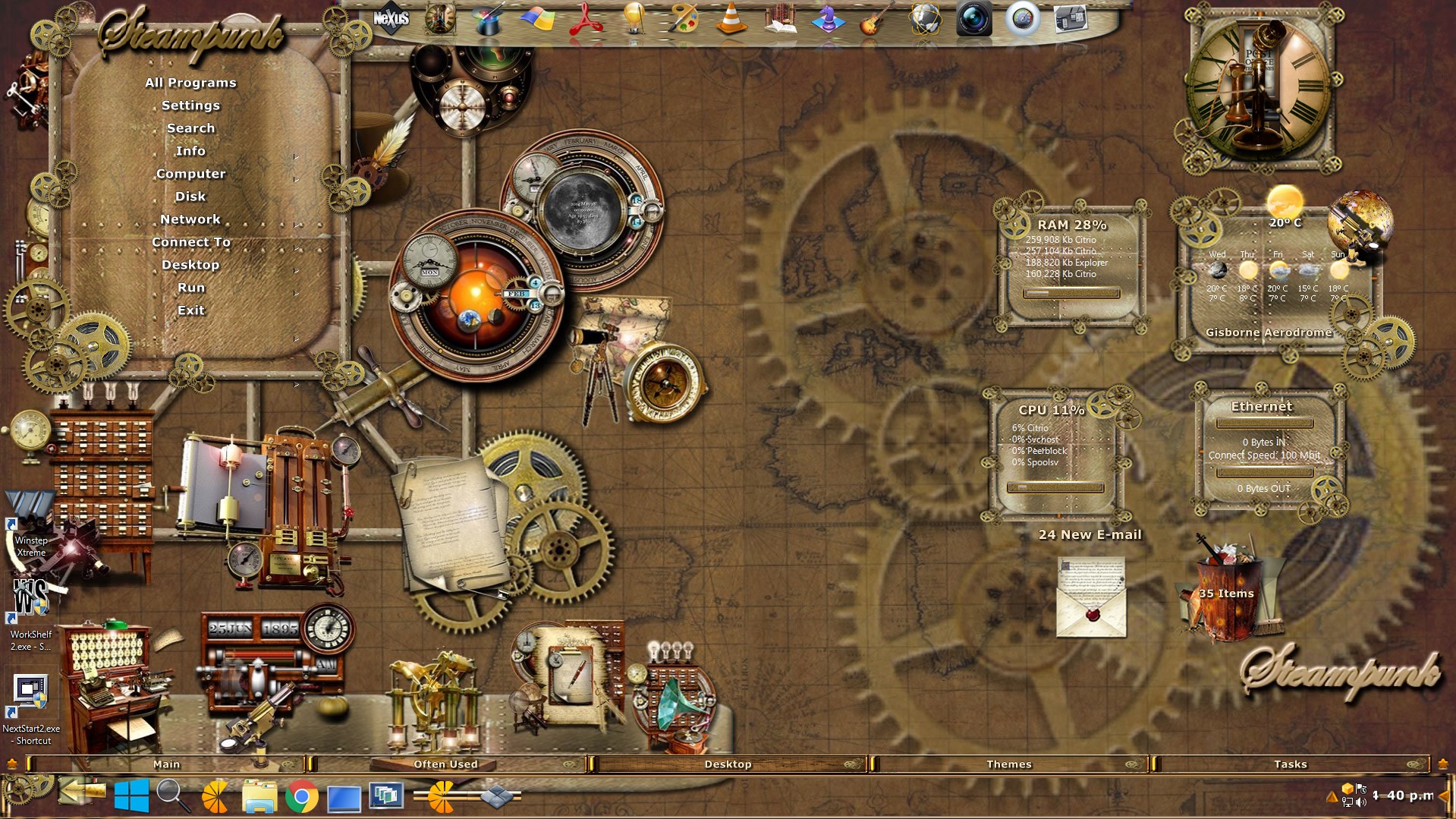Viewport: 1456px width, 819px height.
Task: Open Google Chrome from the taskbar
Action: 301,797
